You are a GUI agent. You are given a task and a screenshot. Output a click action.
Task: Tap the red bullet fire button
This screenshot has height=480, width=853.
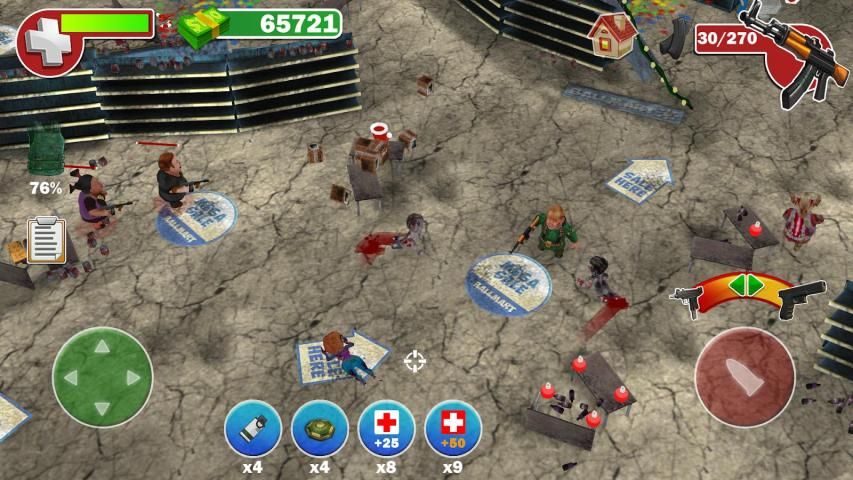coord(744,377)
